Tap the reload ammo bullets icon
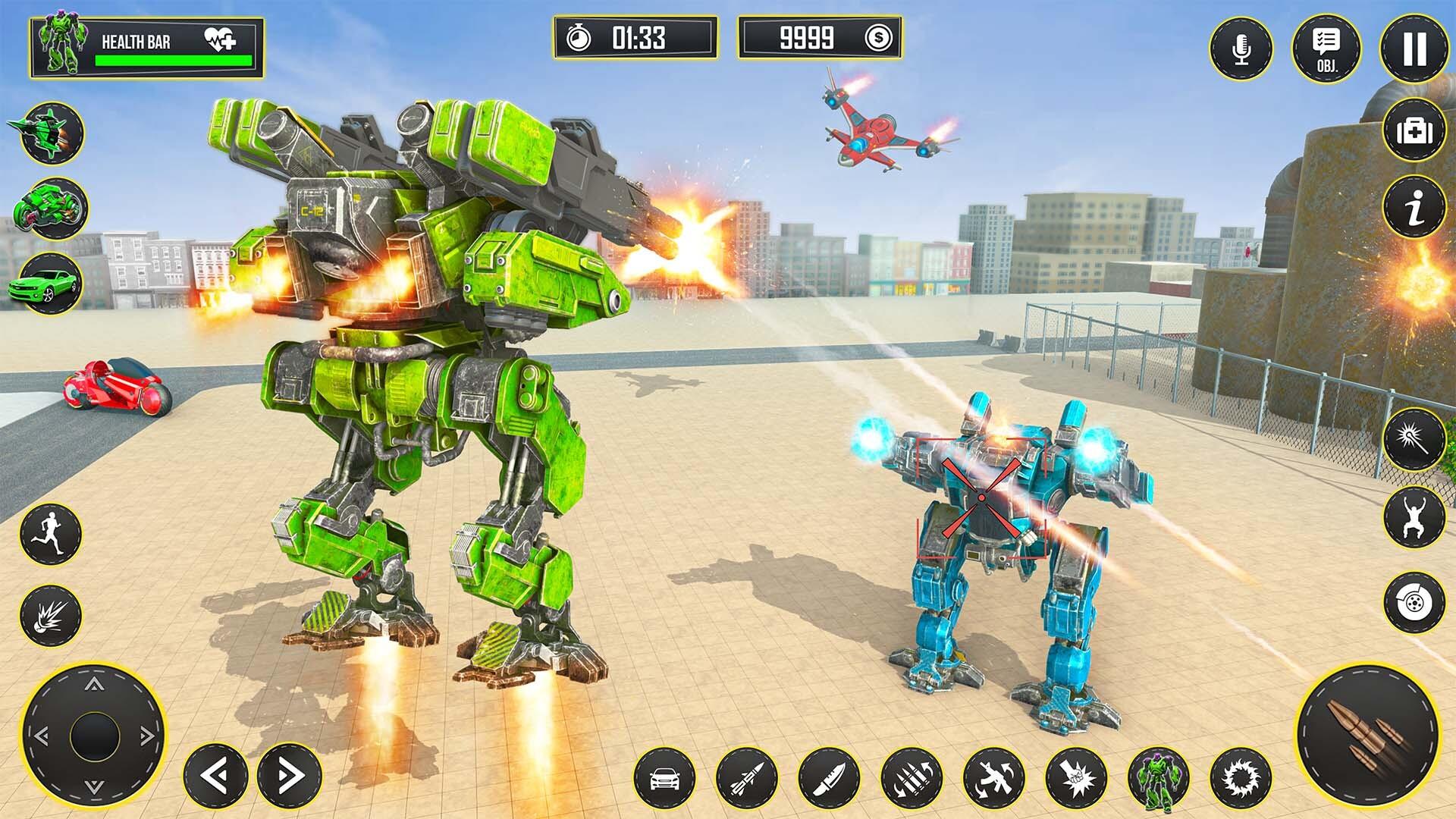 point(910,777)
